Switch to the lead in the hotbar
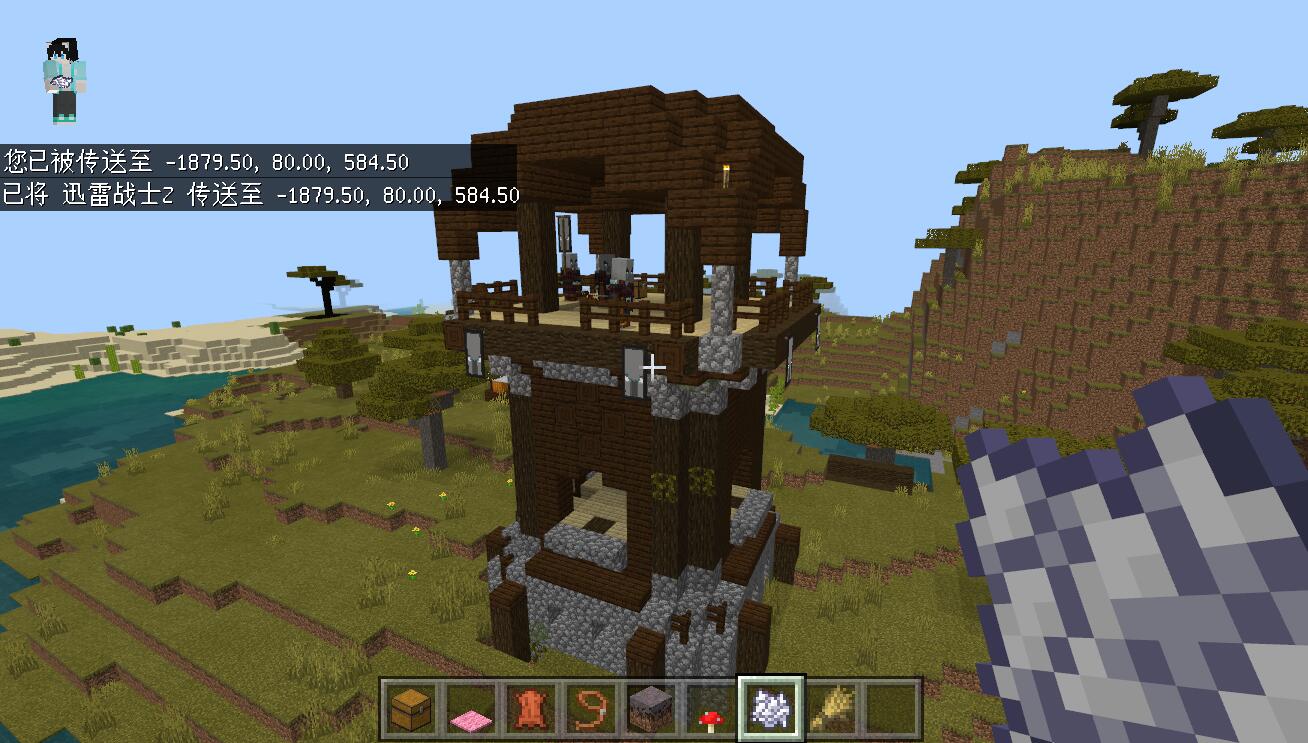Screen dimensions: 1308x743 [590, 709]
